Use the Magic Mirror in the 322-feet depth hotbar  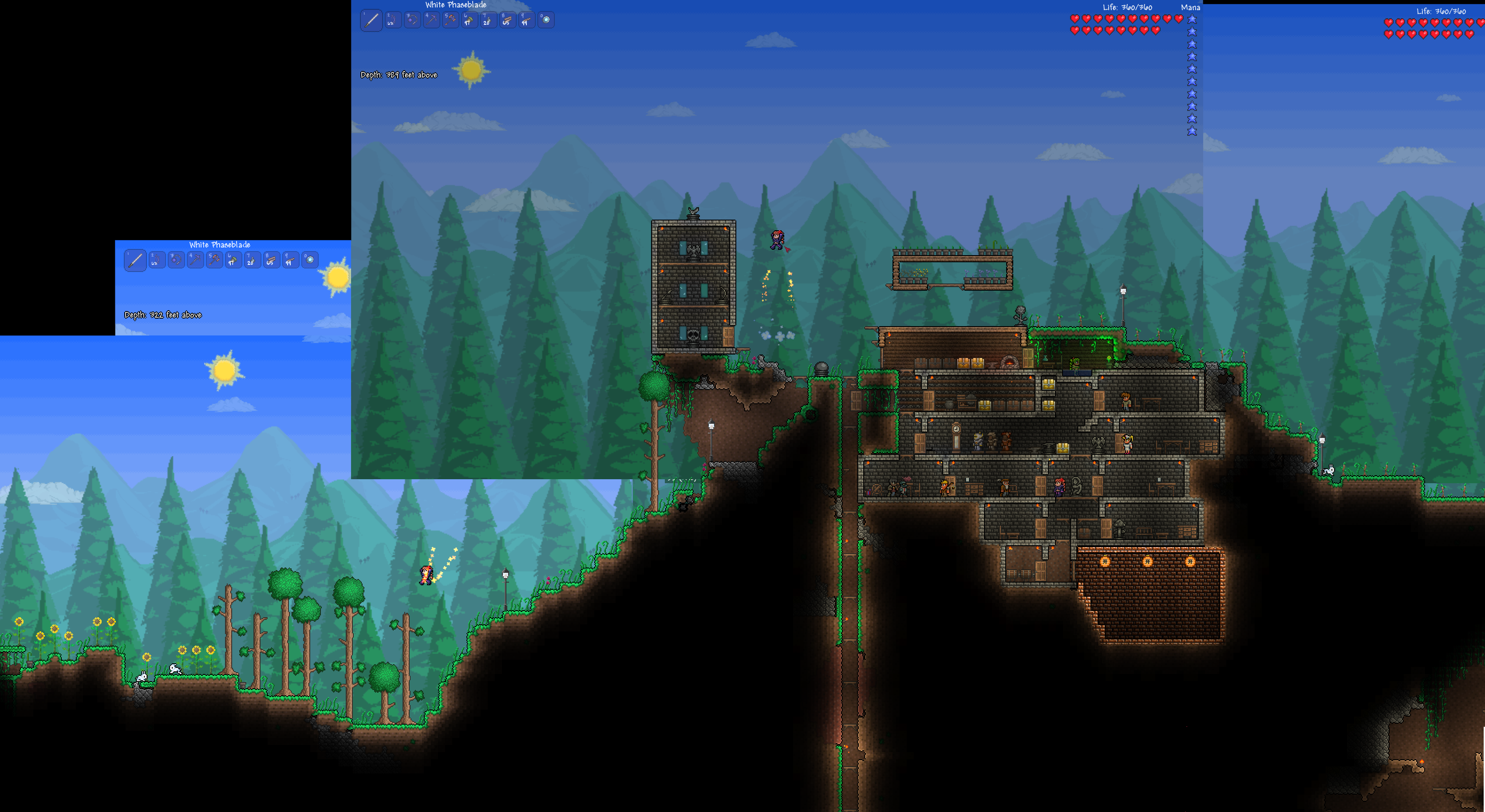[310, 260]
